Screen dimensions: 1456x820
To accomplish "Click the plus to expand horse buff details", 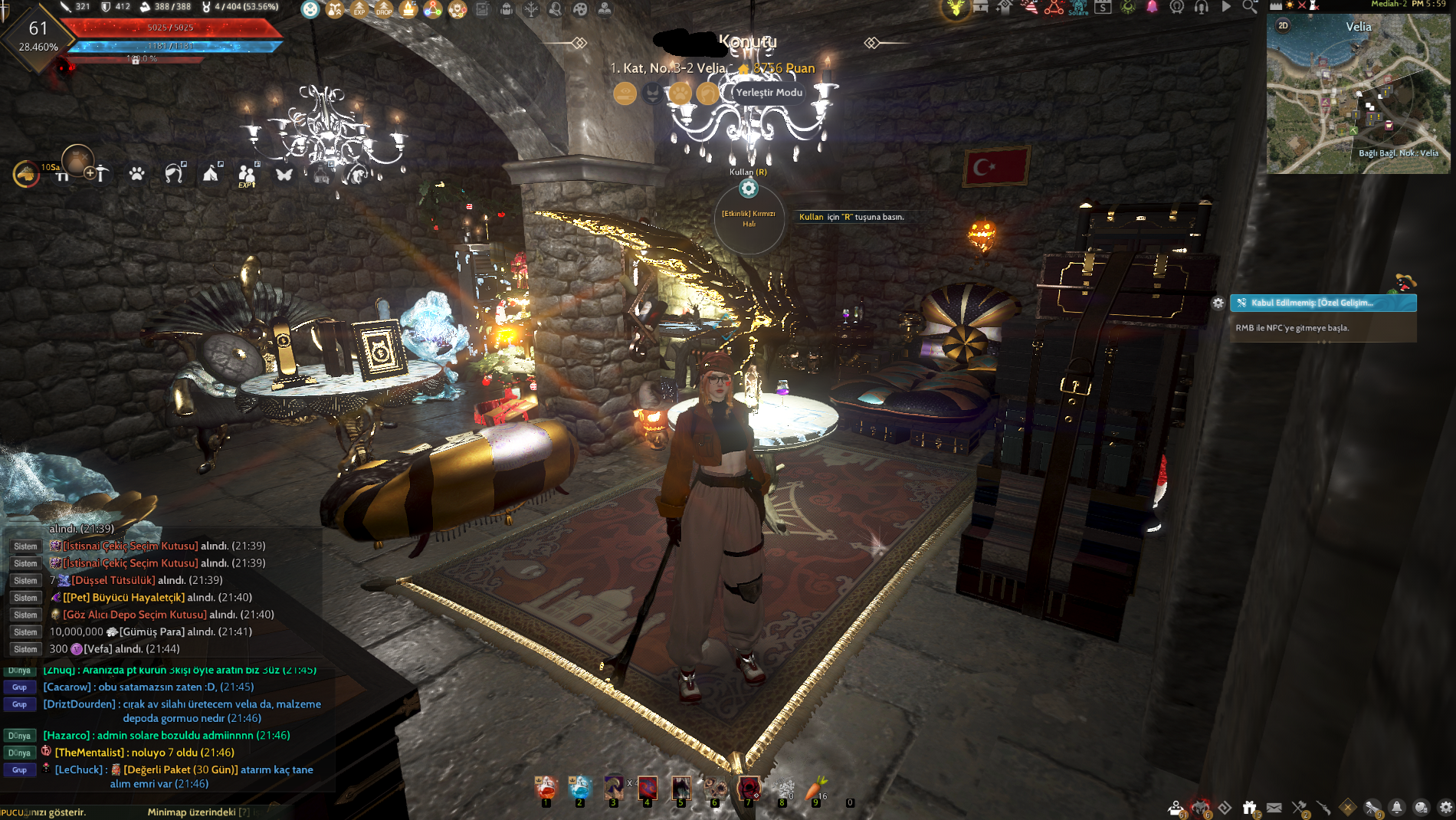I will click(x=90, y=173).
